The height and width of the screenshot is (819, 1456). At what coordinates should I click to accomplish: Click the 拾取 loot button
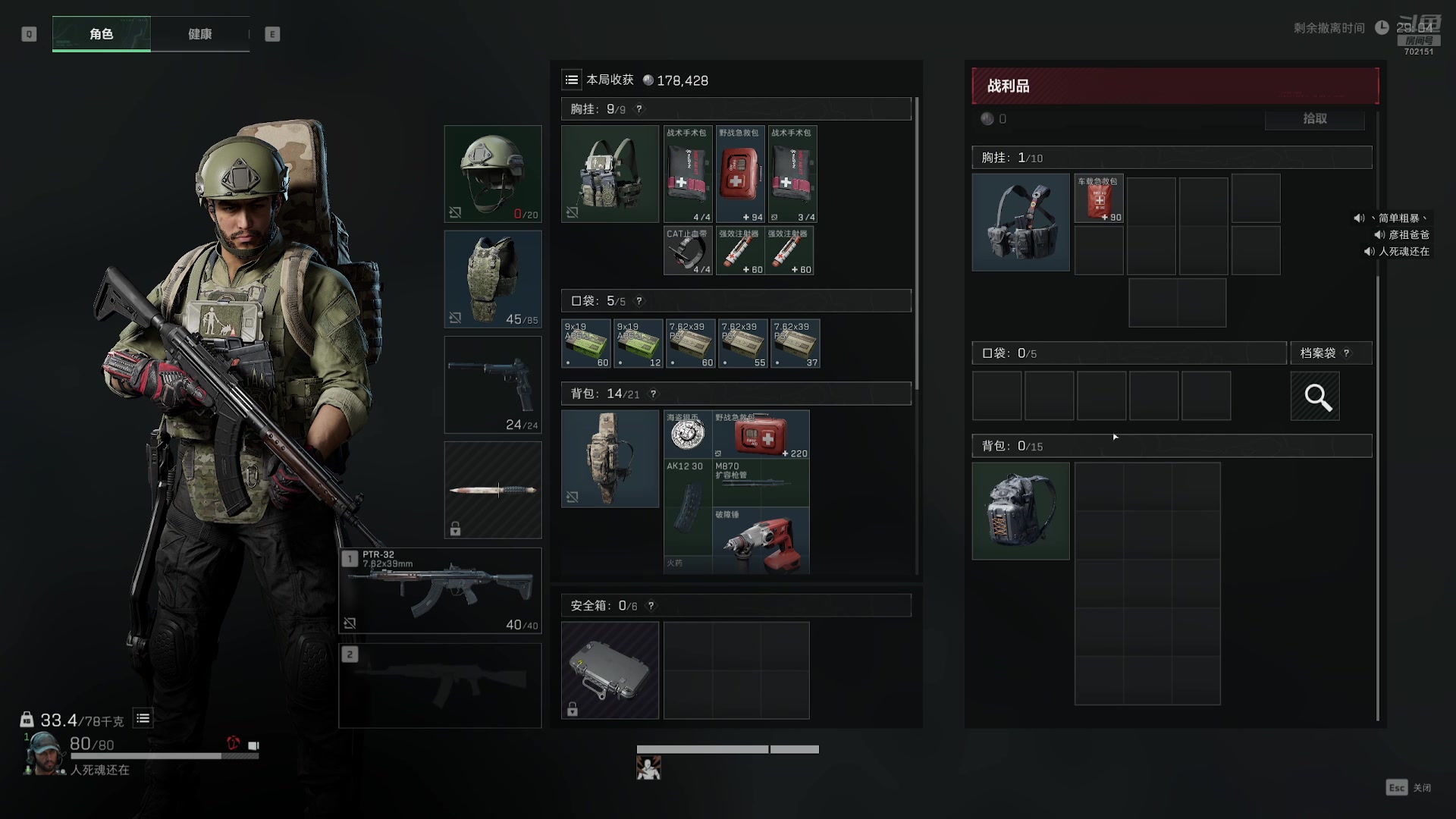click(1314, 118)
